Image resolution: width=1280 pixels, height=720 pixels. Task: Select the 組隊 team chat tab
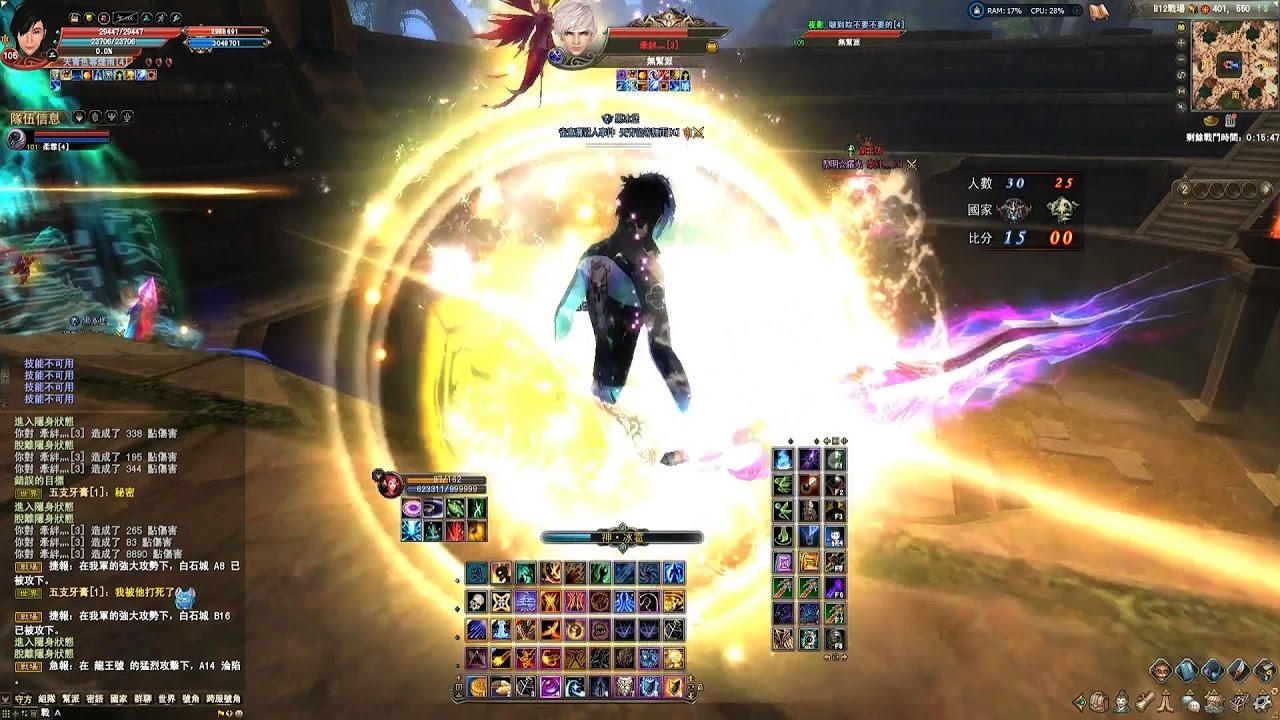46,699
